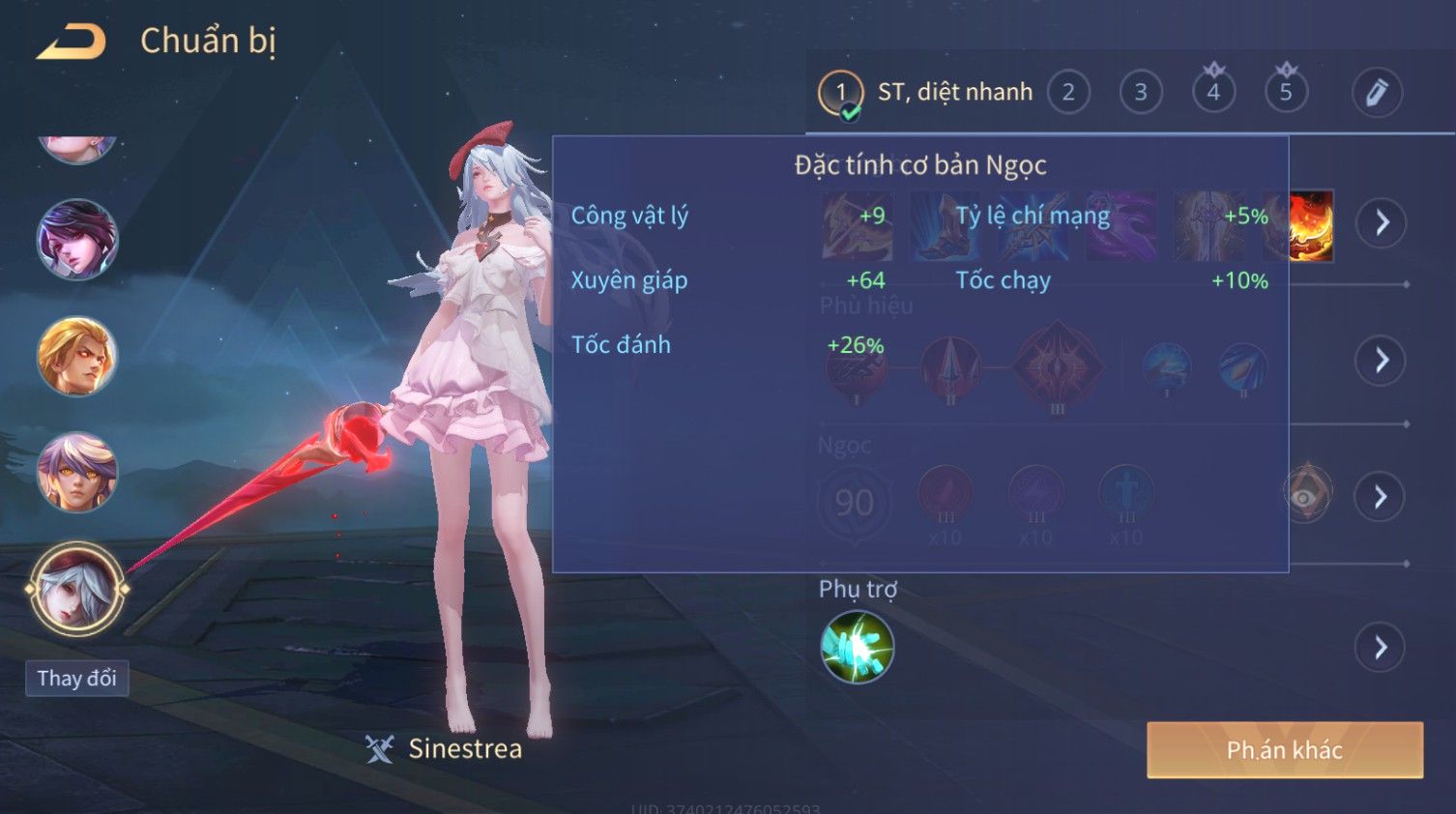The height and width of the screenshot is (814, 1456).
Task: Choose build preset 4
Action: [x=1213, y=93]
